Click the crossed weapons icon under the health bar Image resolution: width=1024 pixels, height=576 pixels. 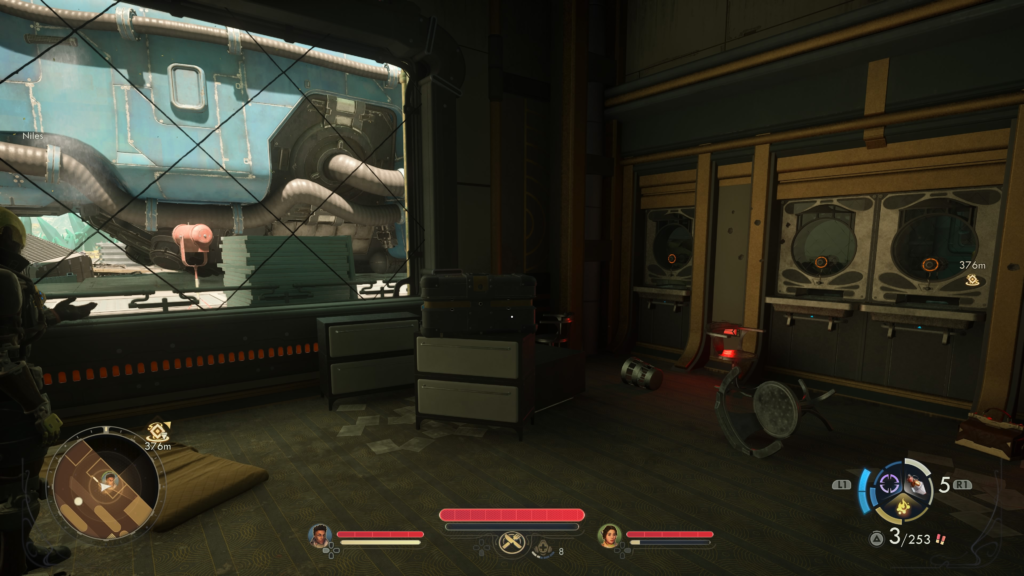[x=512, y=543]
